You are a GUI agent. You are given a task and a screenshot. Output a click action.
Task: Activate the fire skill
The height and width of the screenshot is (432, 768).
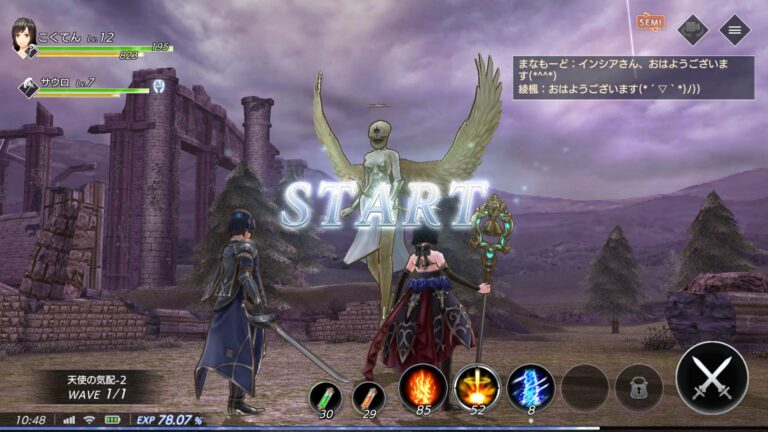coord(422,386)
